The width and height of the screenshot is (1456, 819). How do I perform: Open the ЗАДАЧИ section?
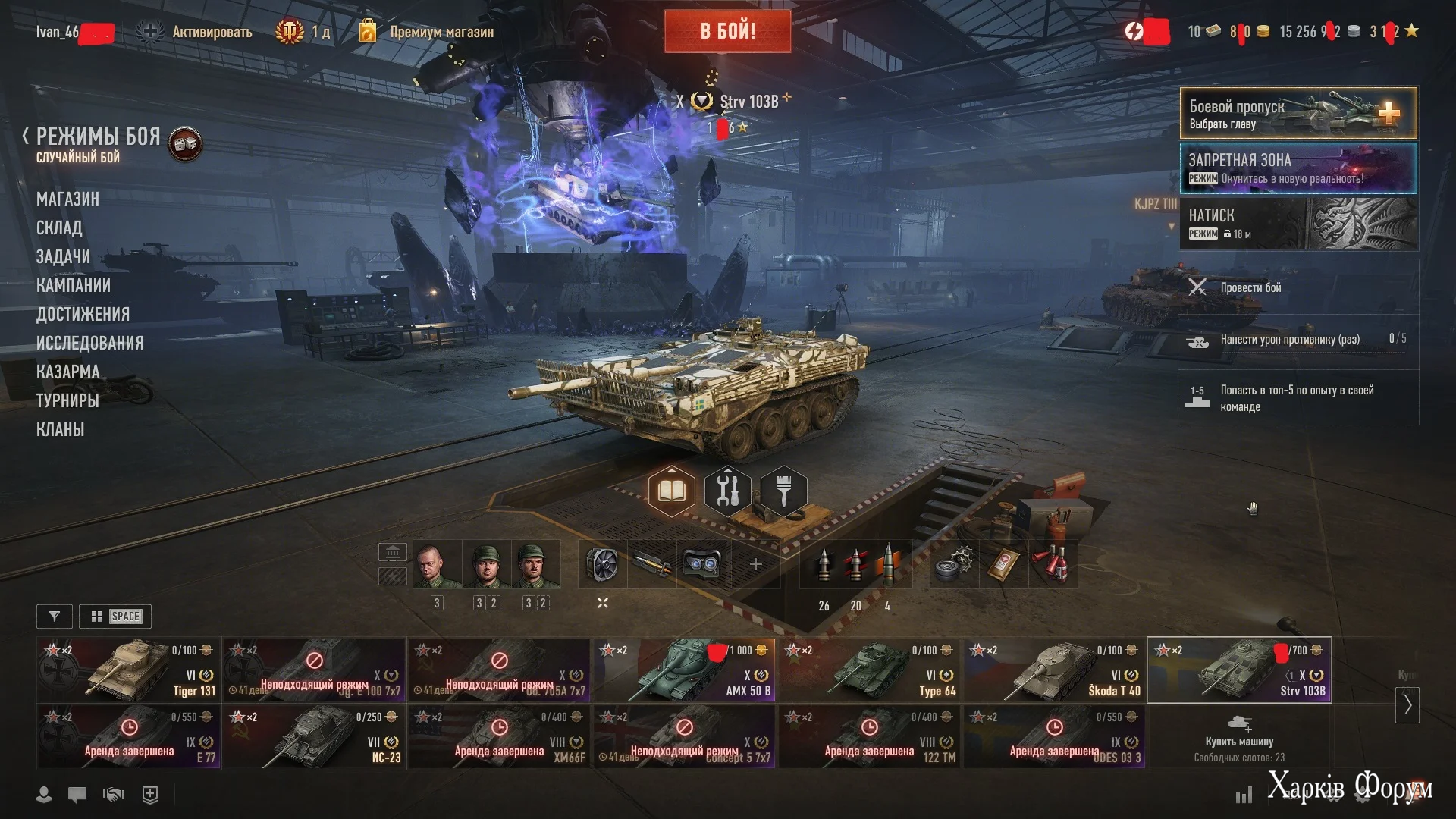pyautogui.click(x=63, y=256)
